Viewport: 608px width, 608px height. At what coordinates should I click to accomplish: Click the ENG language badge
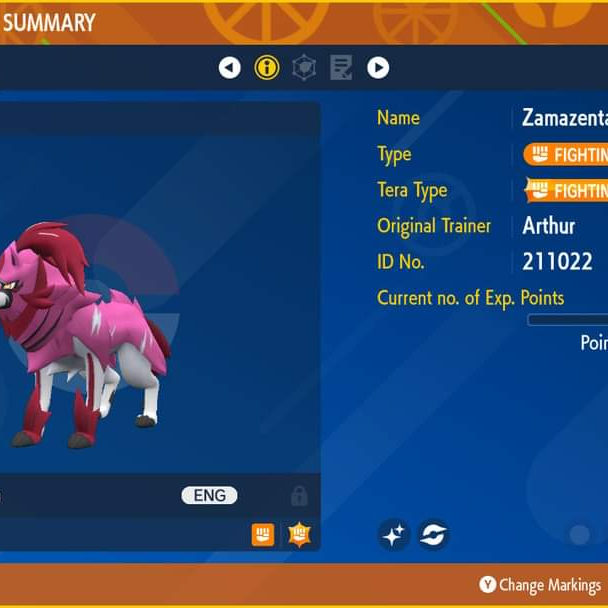coord(209,496)
